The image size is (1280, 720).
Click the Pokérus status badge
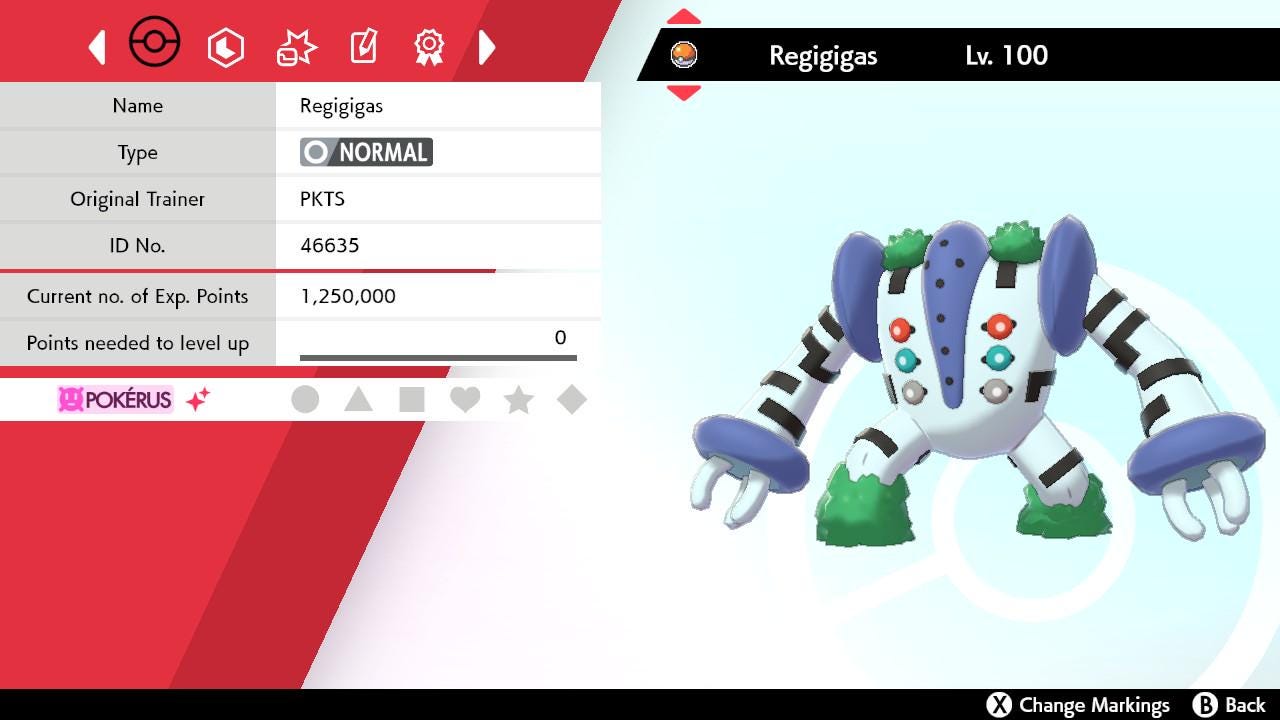tap(115, 400)
